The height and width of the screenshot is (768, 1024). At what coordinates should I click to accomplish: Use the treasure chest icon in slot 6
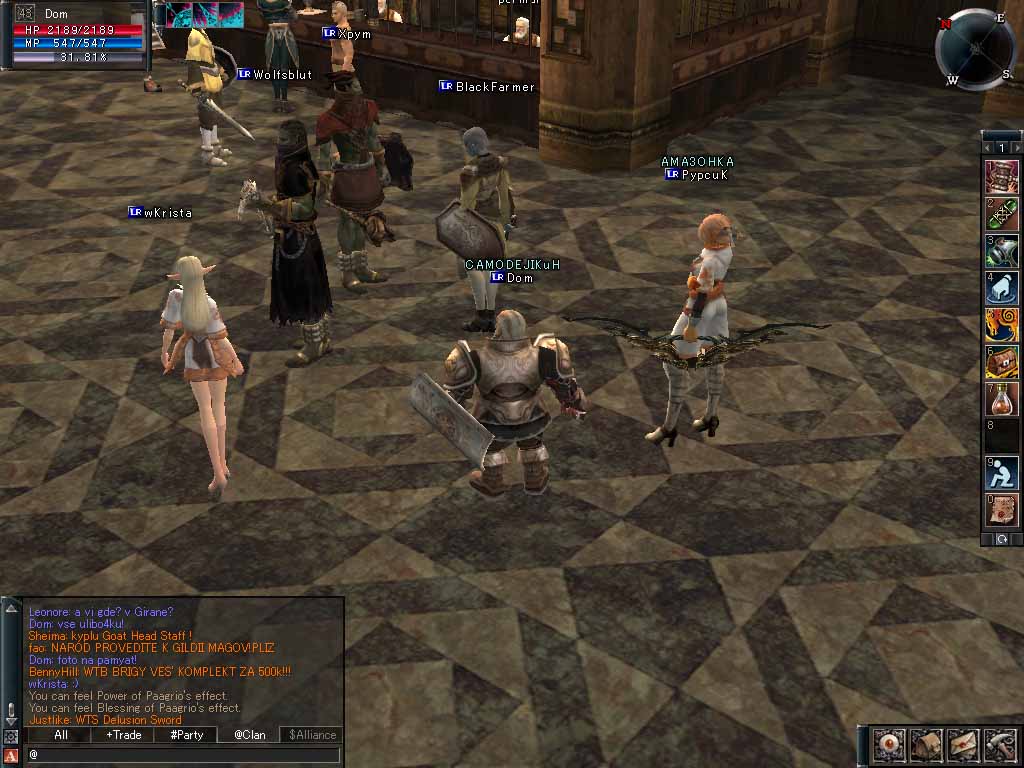pyautogui.click(x=1002, y=362)
